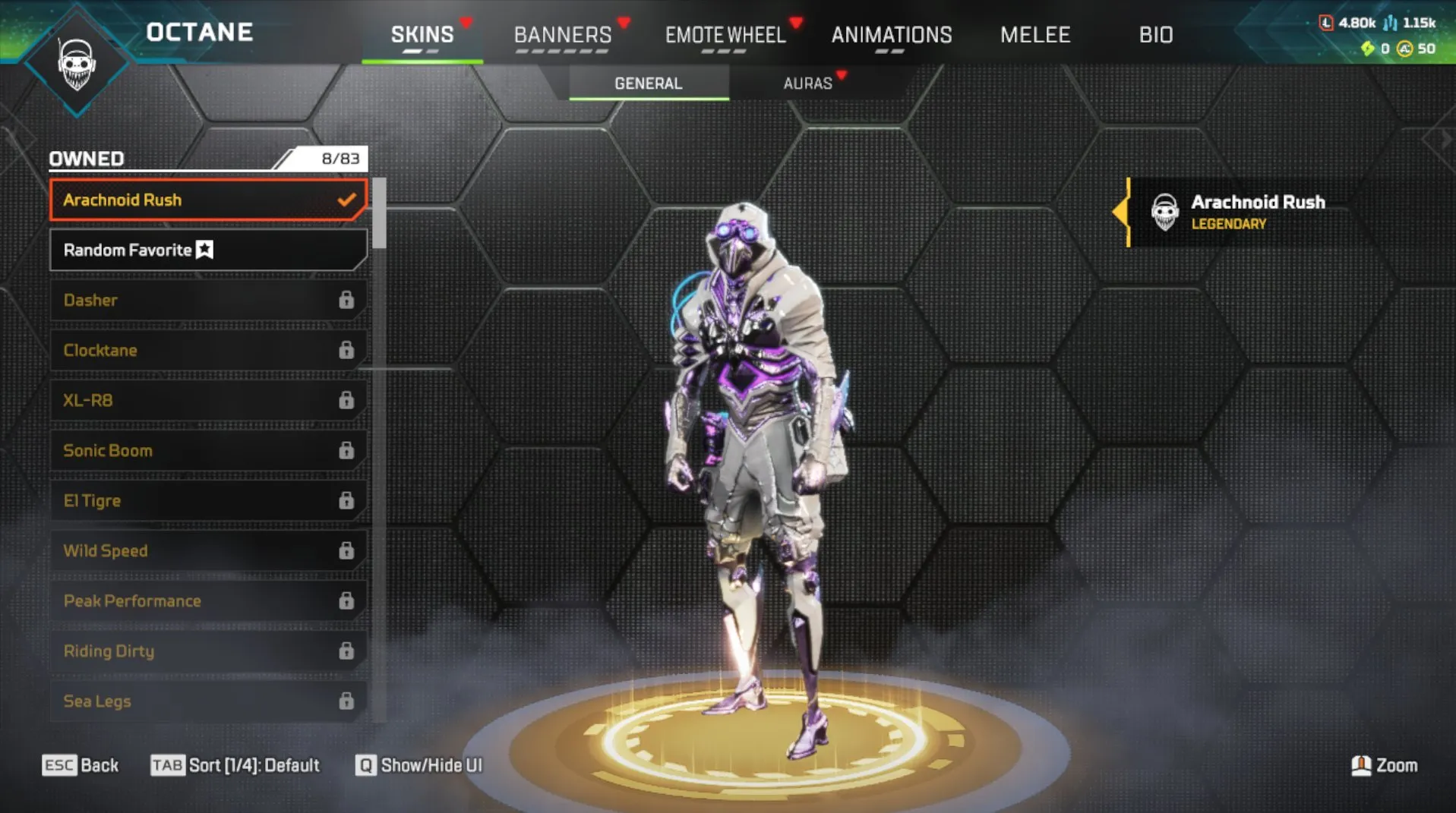Image resolution: width=1456 pixels, height=813 pixels.
Task: Click the lock icon on Dasher skin
Action: [x=346, y=300]
